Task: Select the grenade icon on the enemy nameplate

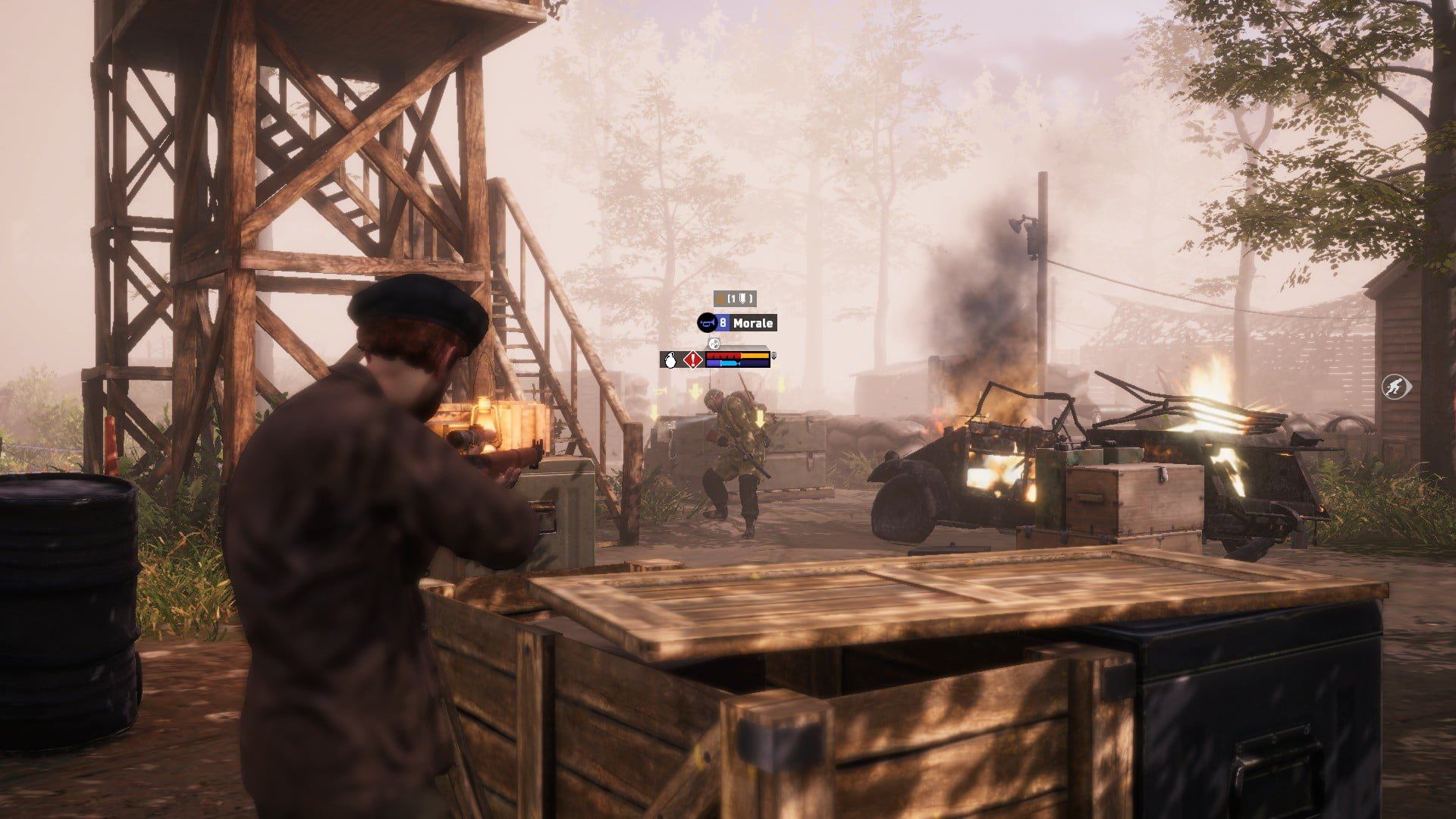Action: [669, 360]
